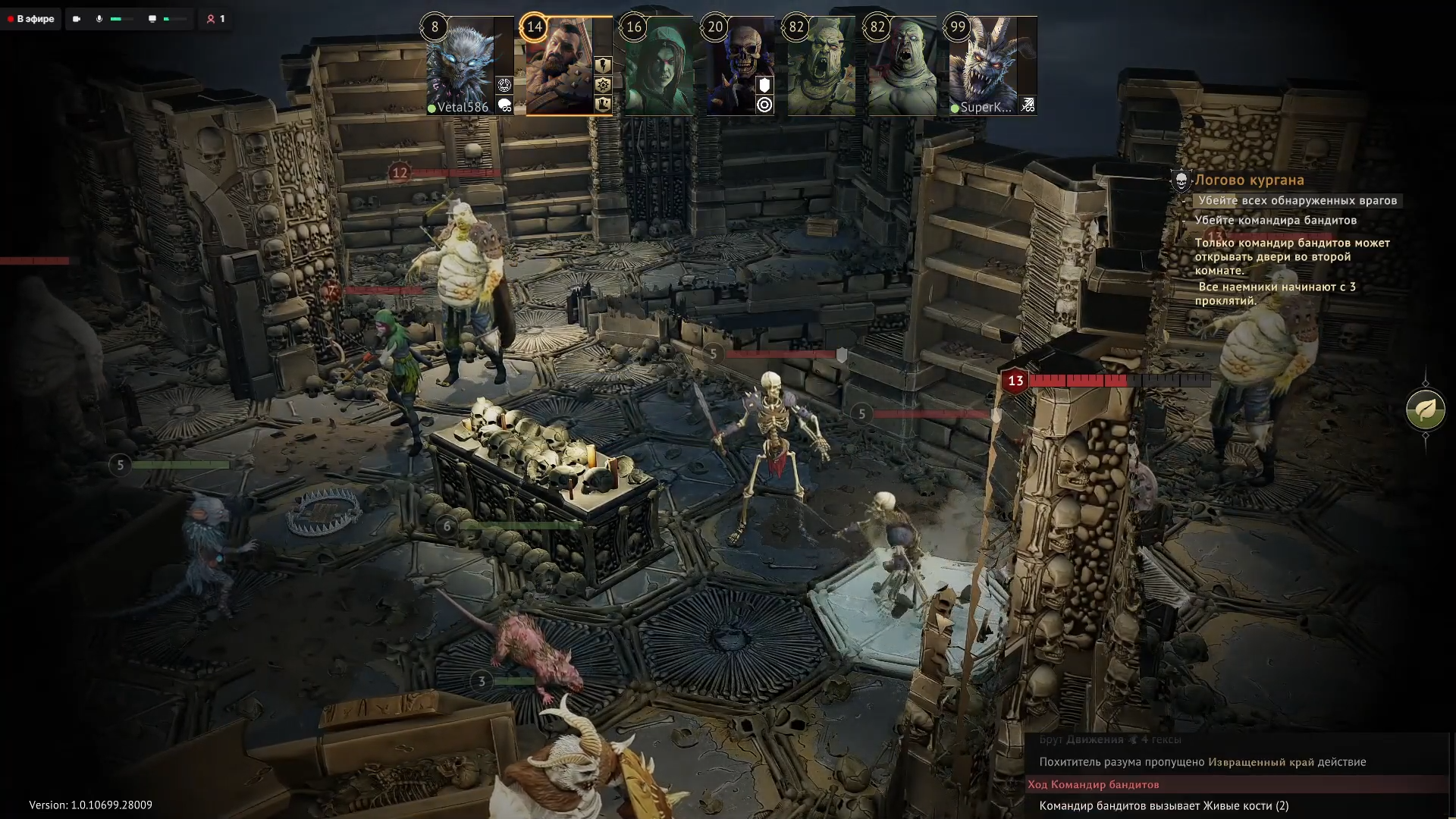1456x819 pixels.
Task: Click the round leaf button
Action: pos(1425,410)
